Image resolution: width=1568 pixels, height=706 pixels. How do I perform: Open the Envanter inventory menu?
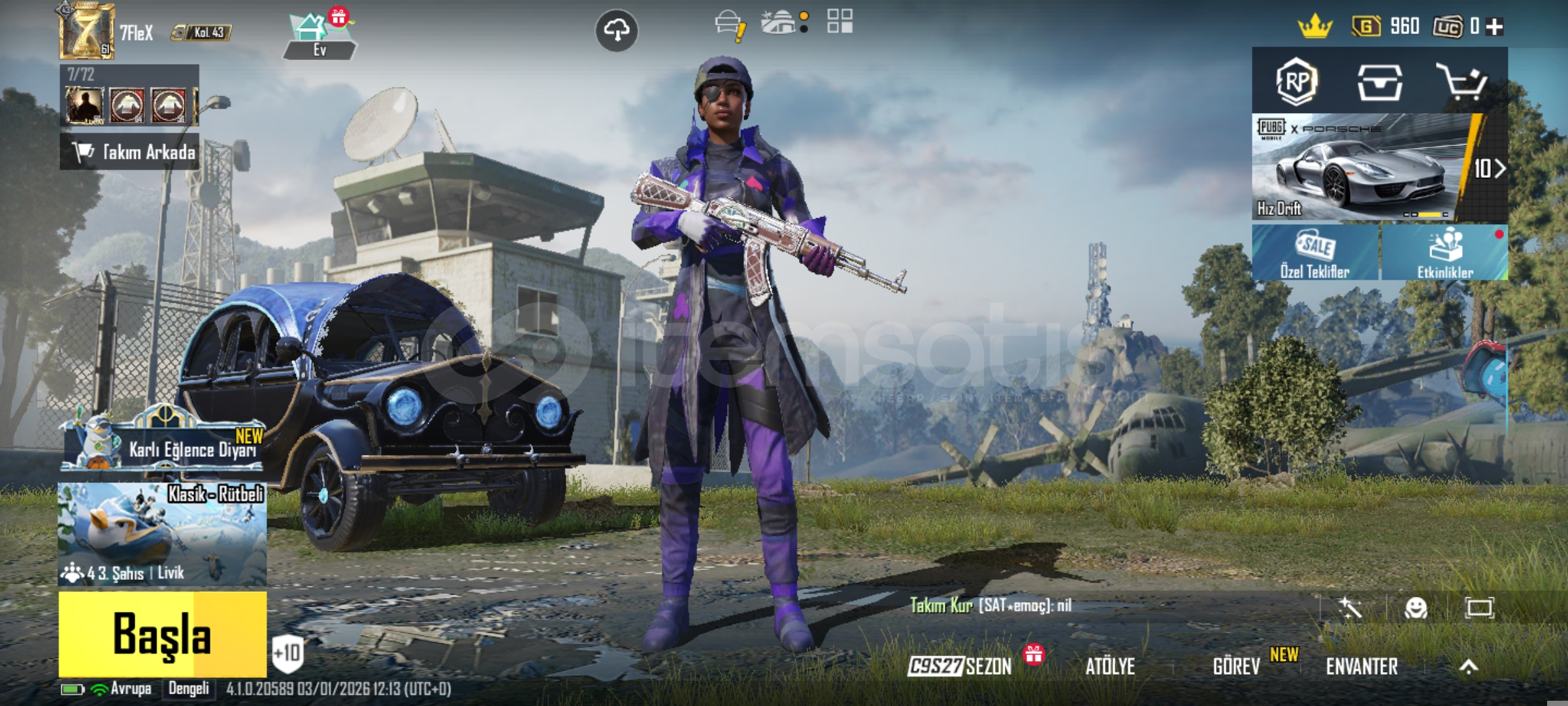pyautogui.click(x=1362, y=666)
